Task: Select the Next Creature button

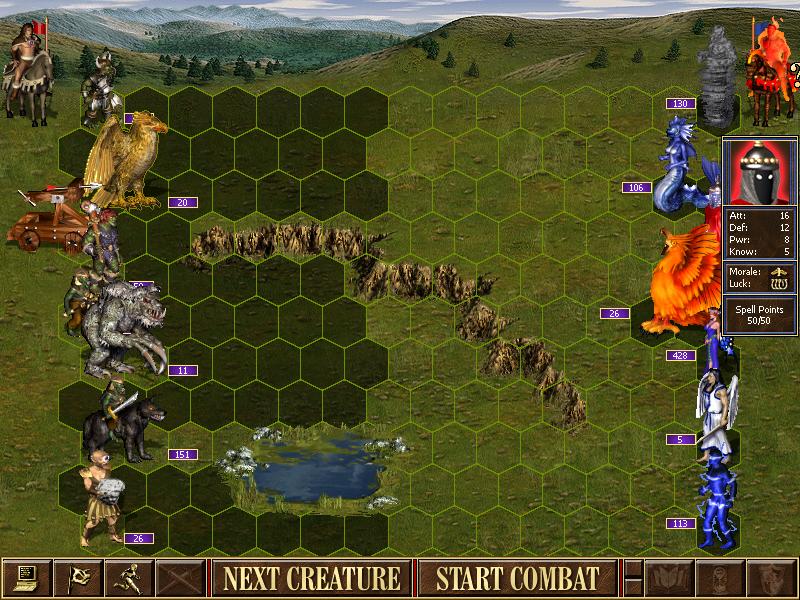Action: (311, 578)
